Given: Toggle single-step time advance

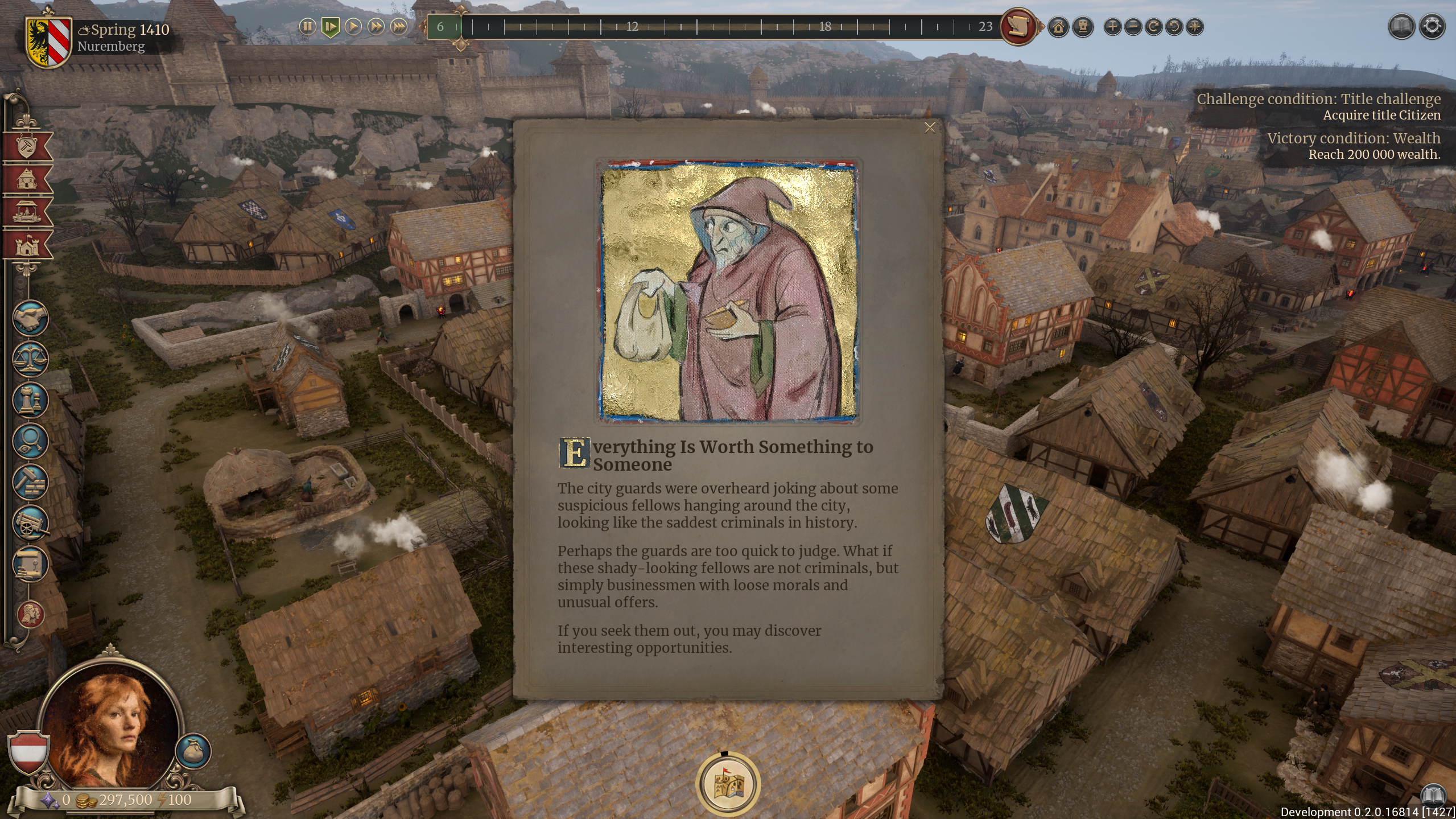Looking at the screenshot, I should [x=330, y=27].
